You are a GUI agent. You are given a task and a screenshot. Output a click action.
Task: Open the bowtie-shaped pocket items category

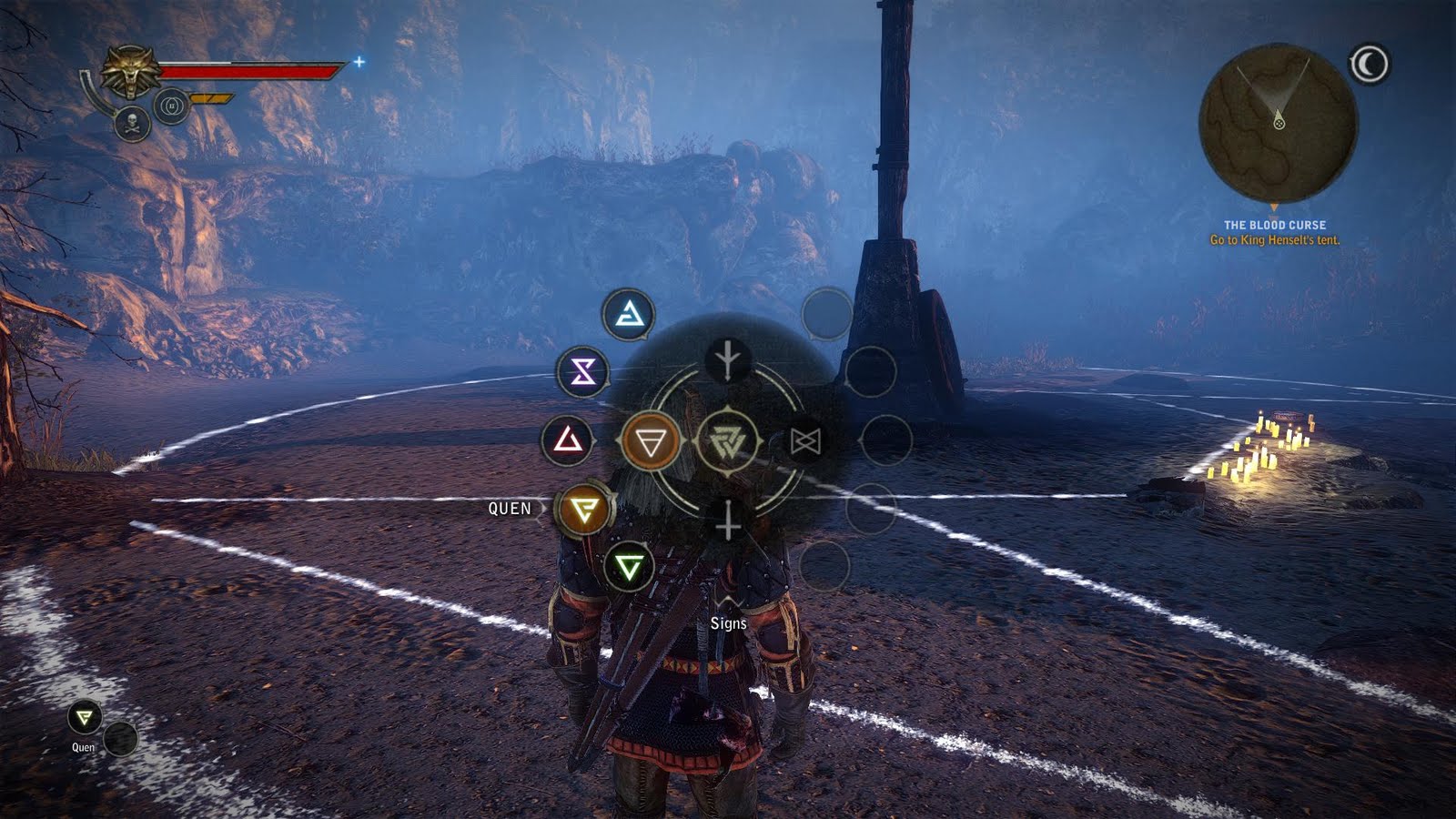[x=805, y=442]
